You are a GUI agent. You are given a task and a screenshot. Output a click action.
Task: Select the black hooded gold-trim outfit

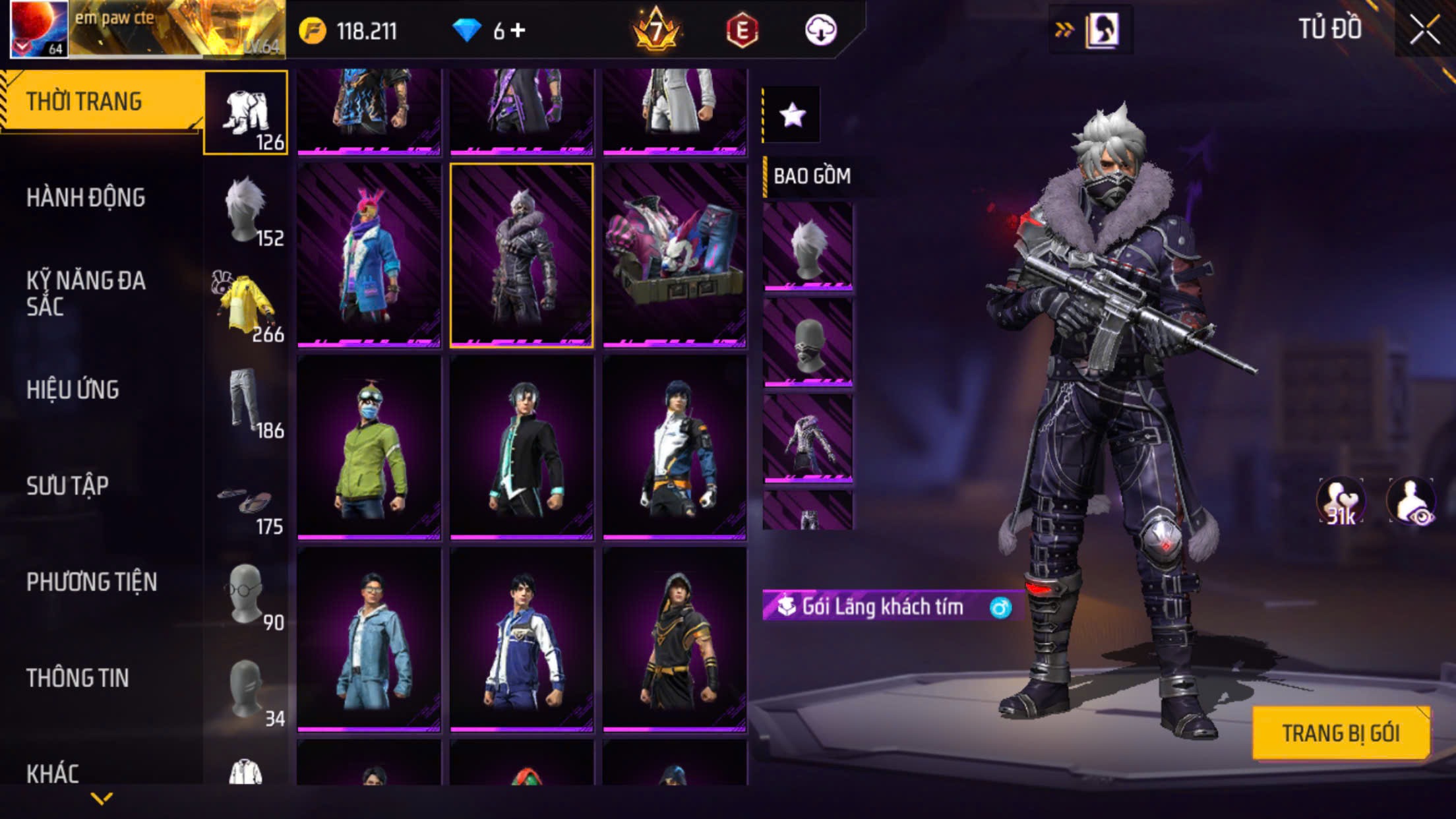(675, 640)
